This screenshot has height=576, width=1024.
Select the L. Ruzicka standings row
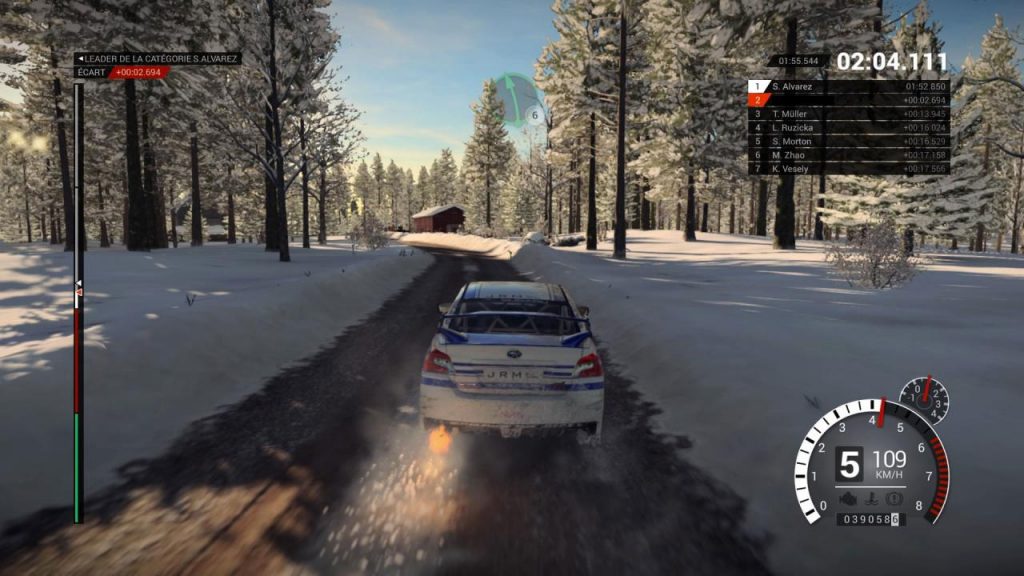coord(848,128)
